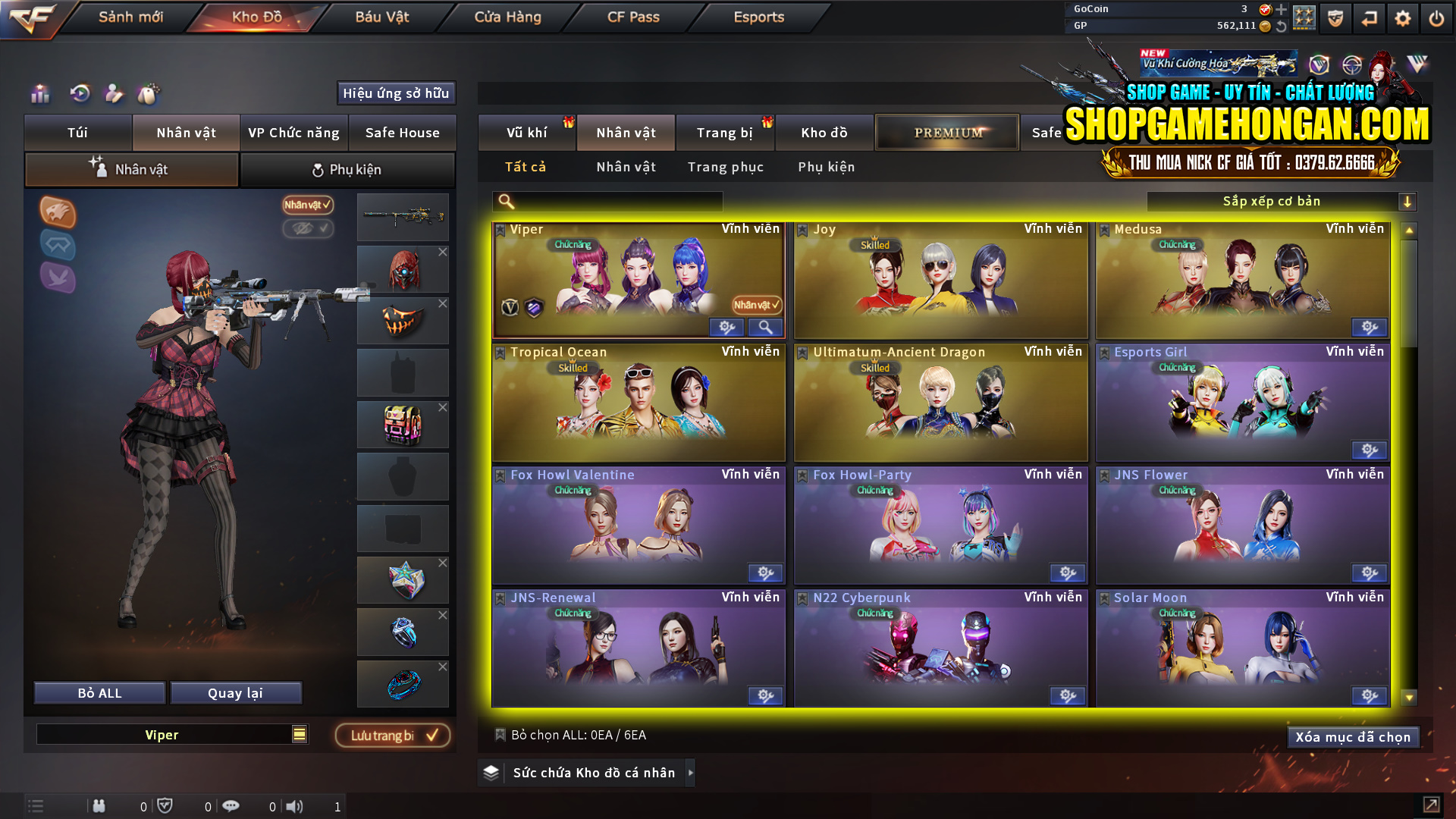Open the character rename icon in top toolbar
The image size is (1456, 819).
click(114, 94)
